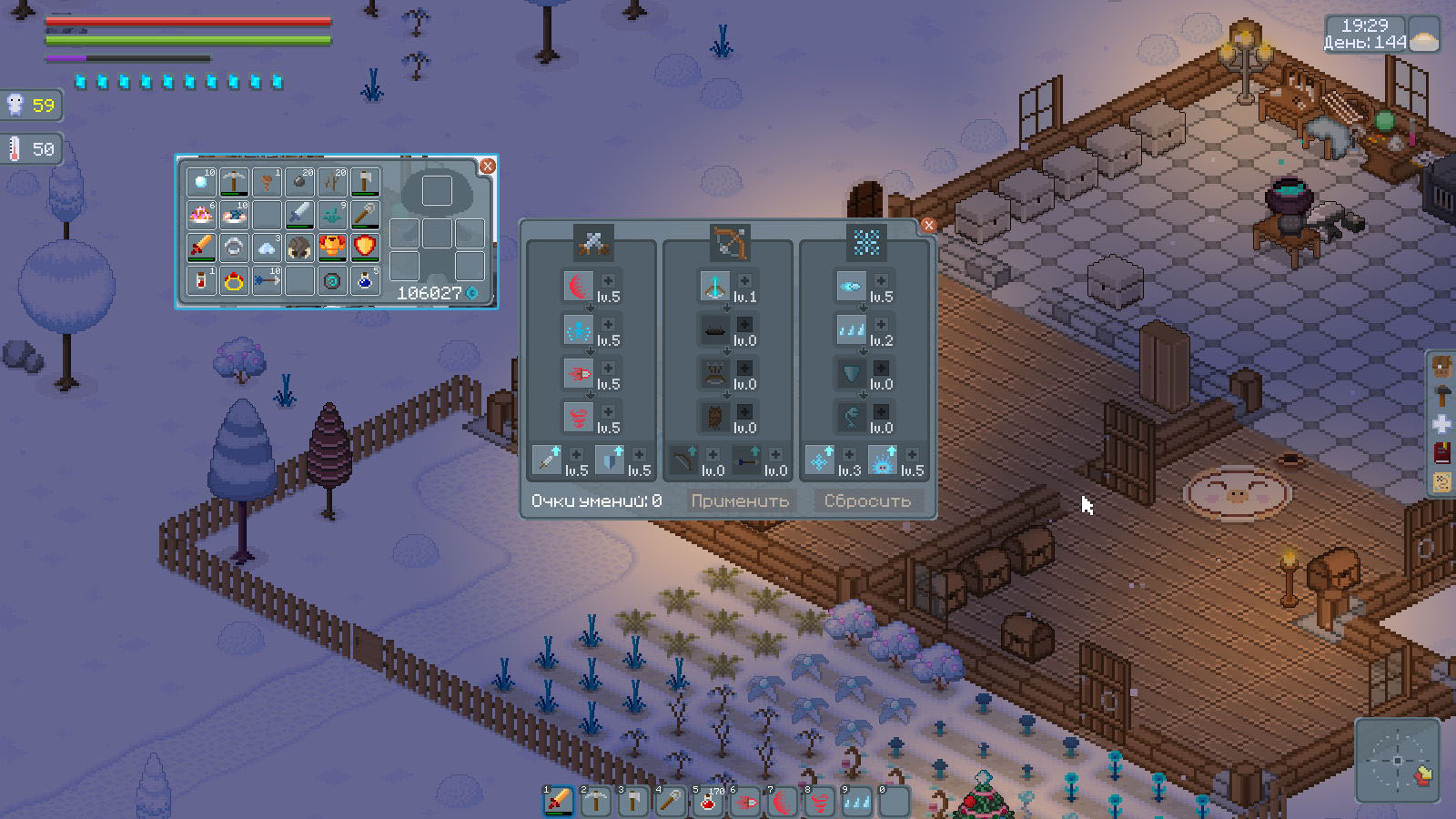
Task: Click the Применить button
Action: tap(739, 500)
